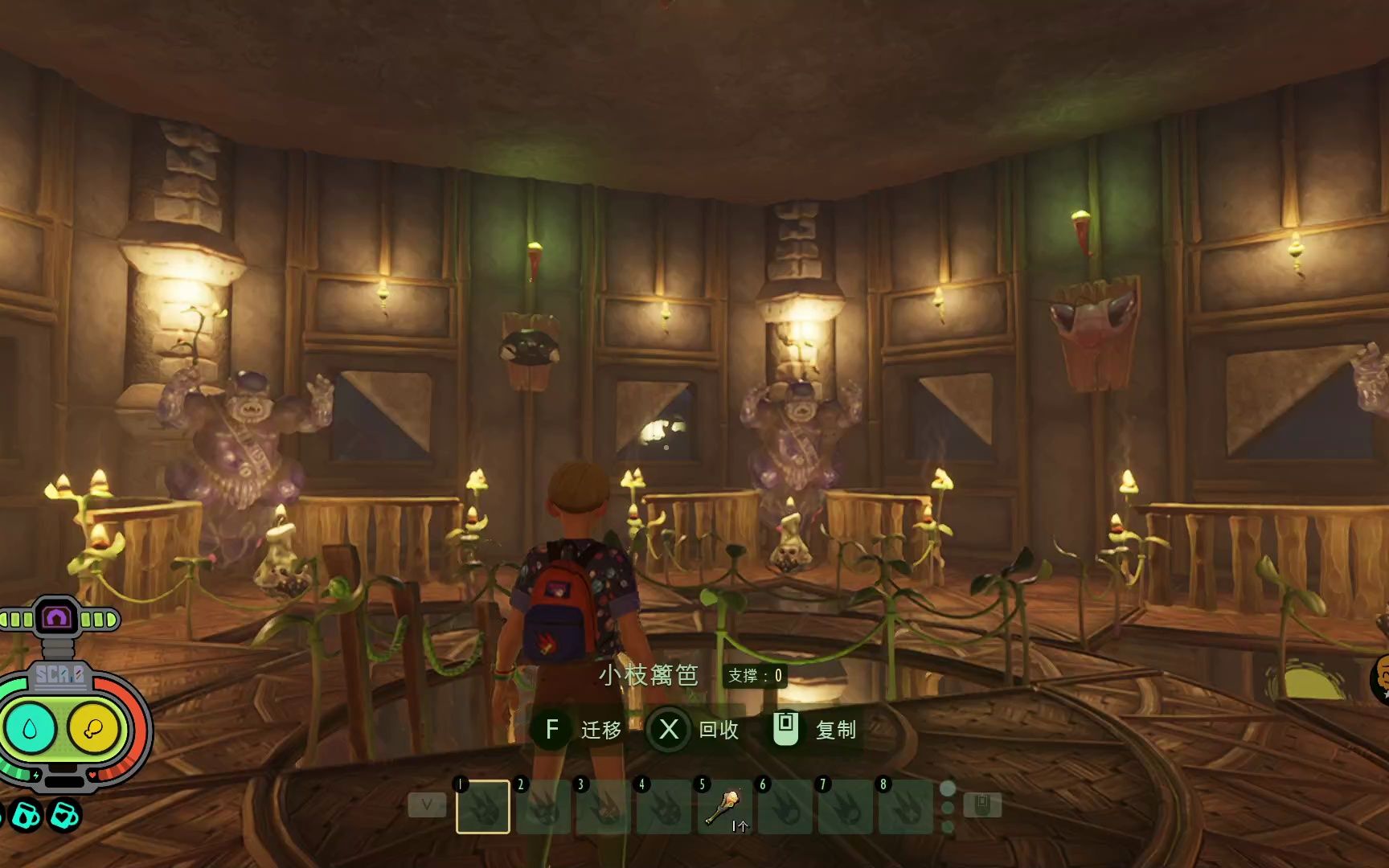The width and height of the screenshot is (1389, 868).
Task: Inspect the water-drop mug status effect icon
Action: pos(25,816)
